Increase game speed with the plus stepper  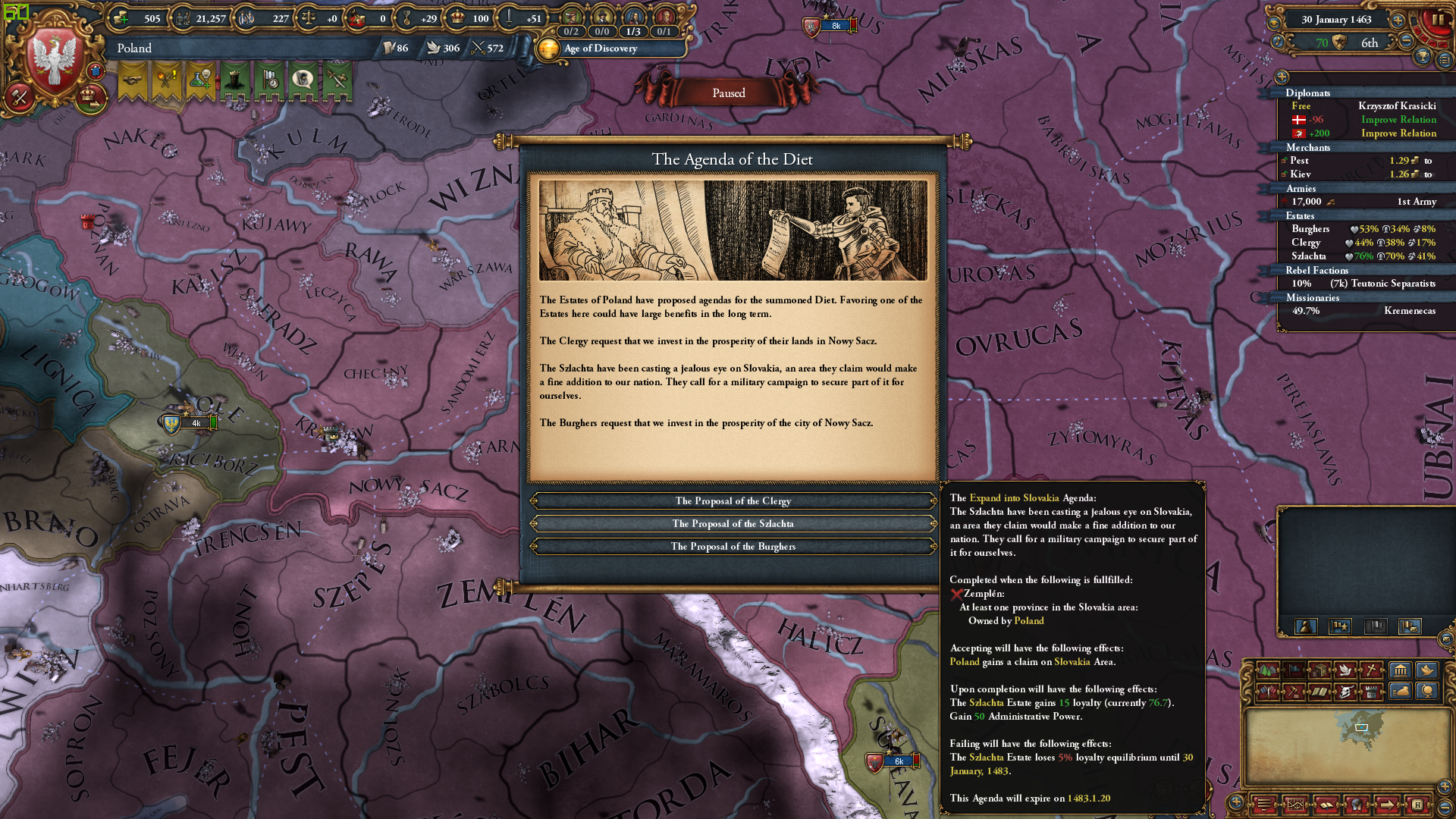1398,20
